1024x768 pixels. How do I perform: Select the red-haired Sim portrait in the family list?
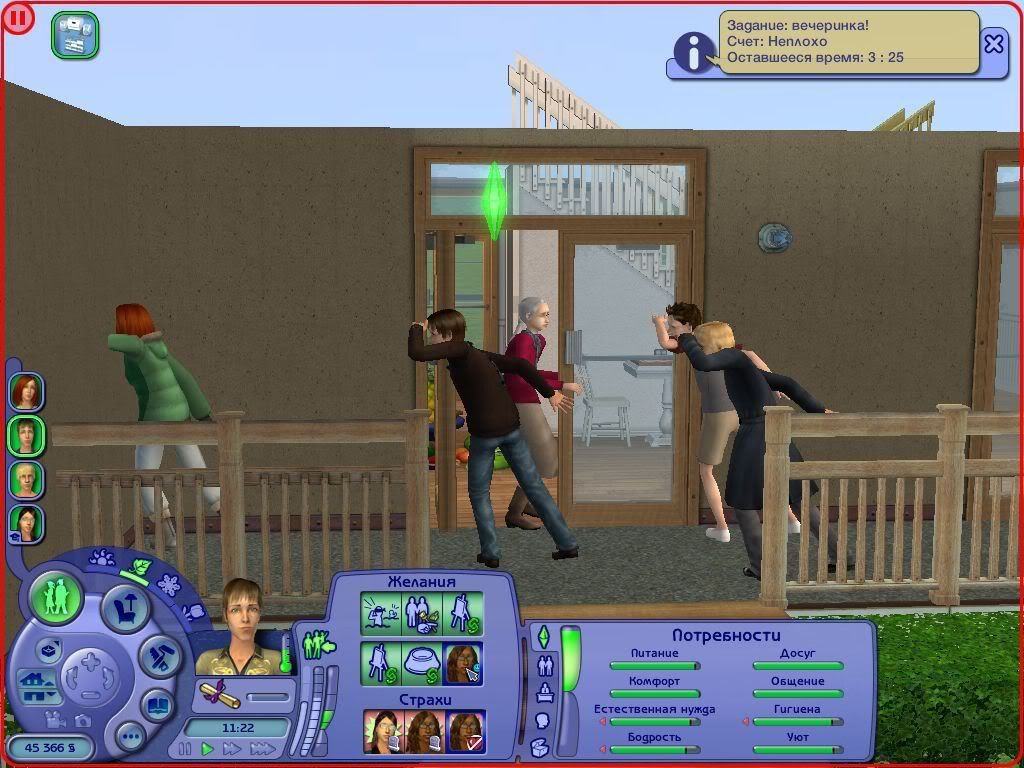(x=26, y=391)
